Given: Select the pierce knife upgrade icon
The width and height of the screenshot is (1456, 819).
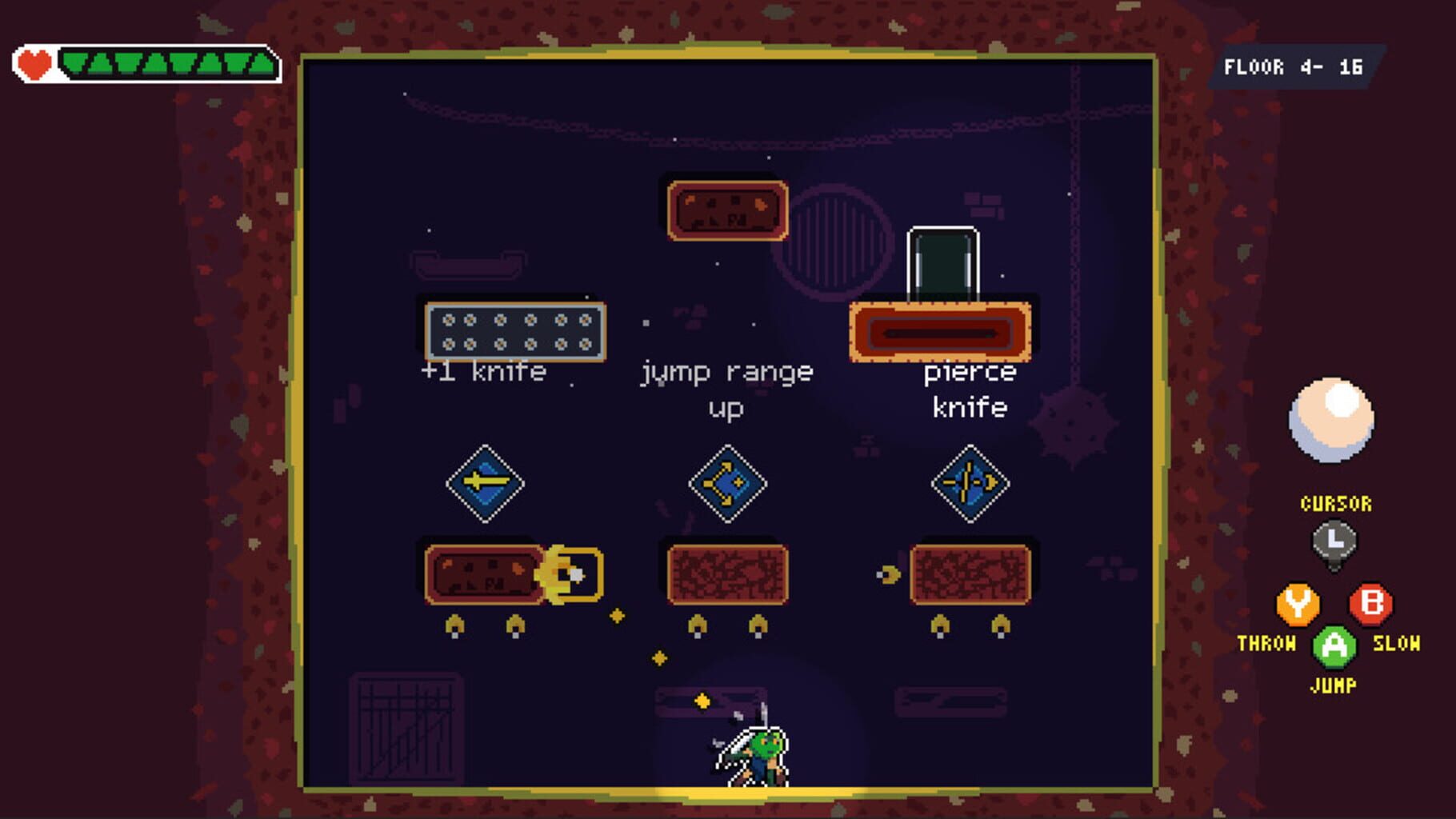Looking at the screenshot, I should tap(969, 483).
